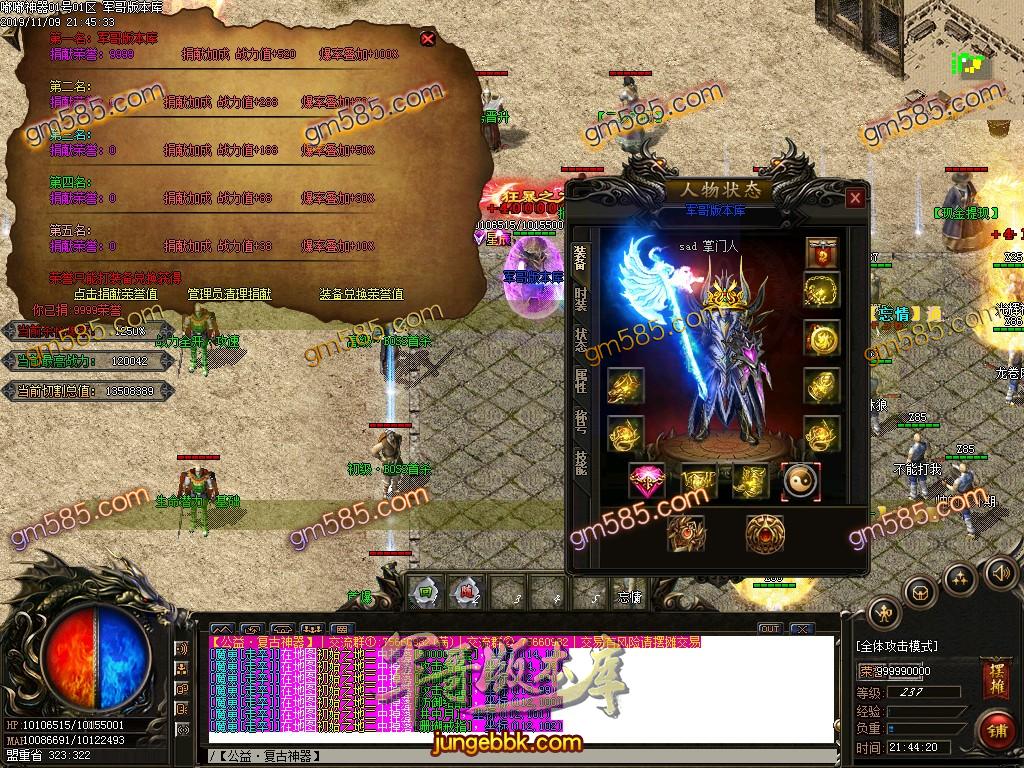1024x768 pixels.
Task: Open 装备兑换荣誉值 equipment exchange link
Action: click(x=361, y=294)
